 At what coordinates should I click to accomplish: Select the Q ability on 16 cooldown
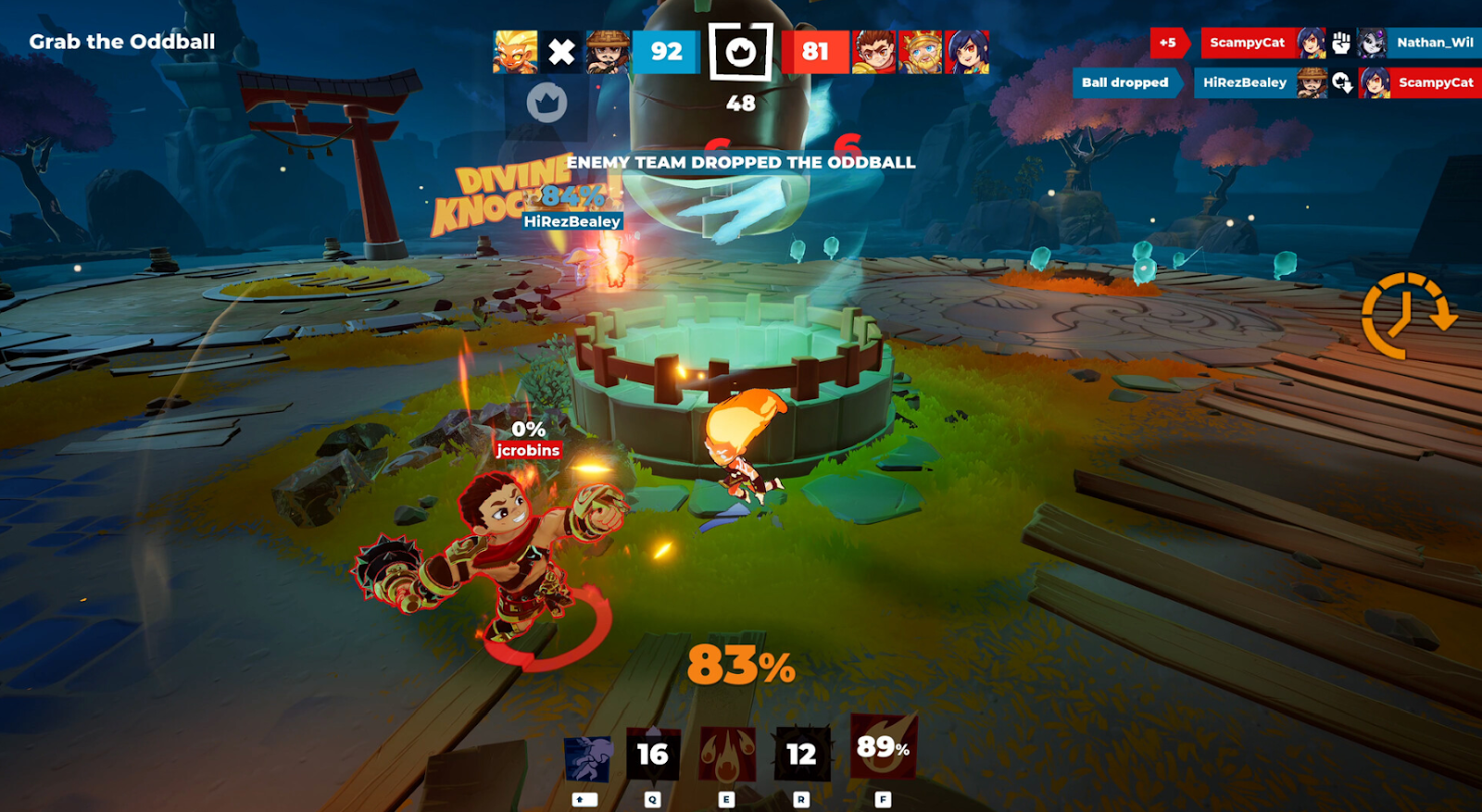click(653, 756)
